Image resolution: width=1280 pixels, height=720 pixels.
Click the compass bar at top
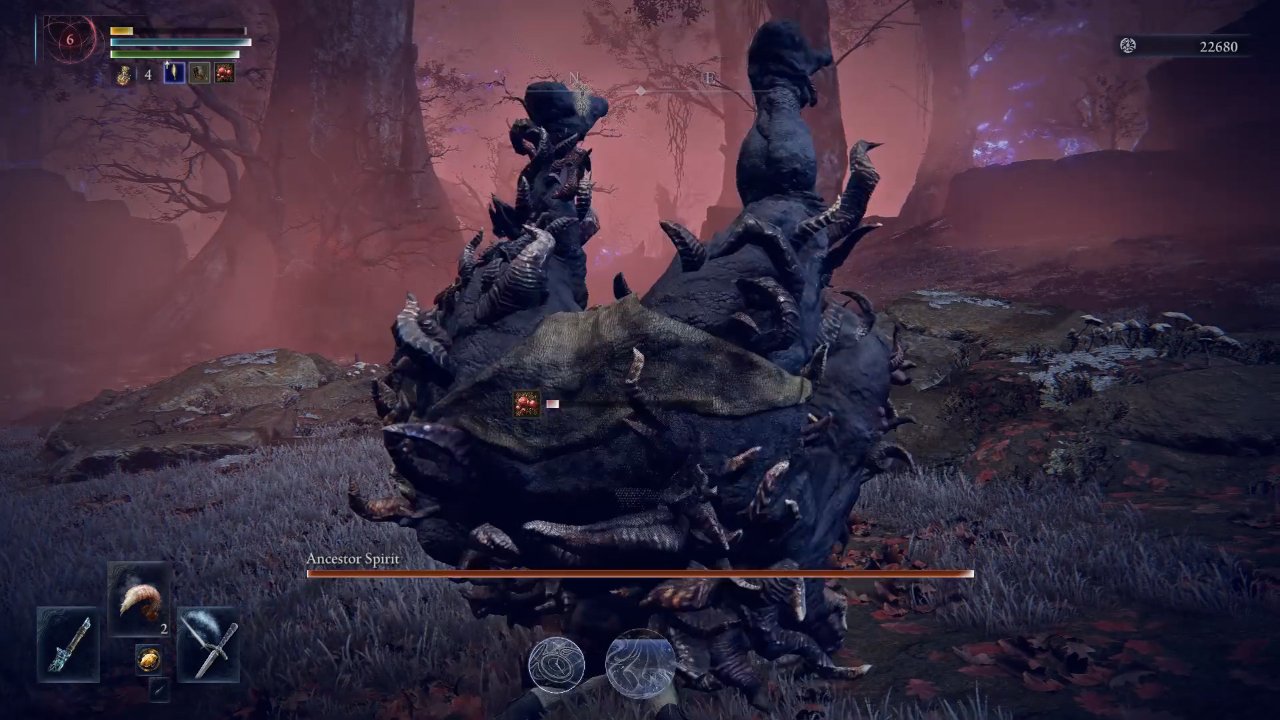coord(640,90)
